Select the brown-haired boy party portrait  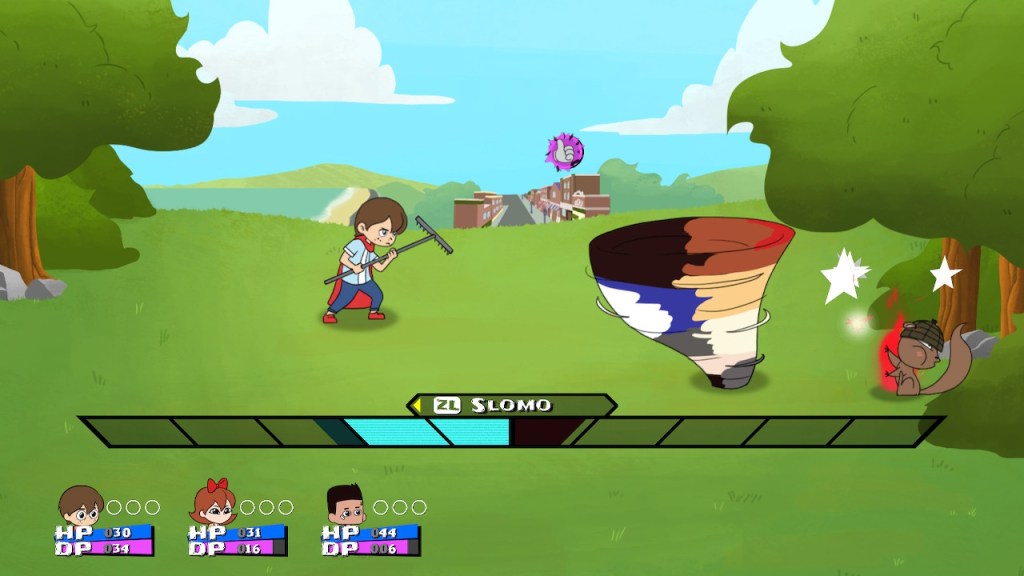click(80, 506)
